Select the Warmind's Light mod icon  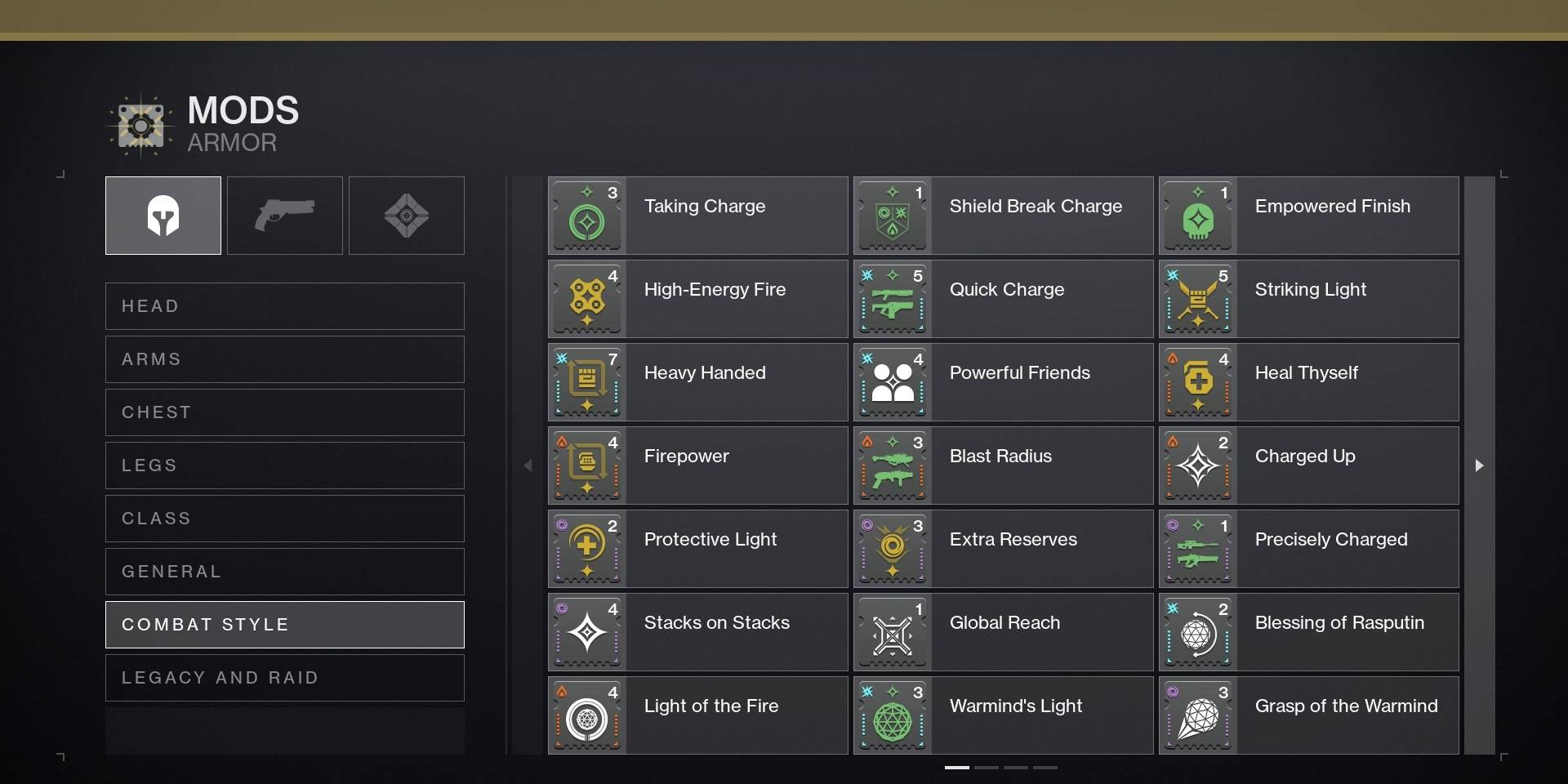(893, 715)
